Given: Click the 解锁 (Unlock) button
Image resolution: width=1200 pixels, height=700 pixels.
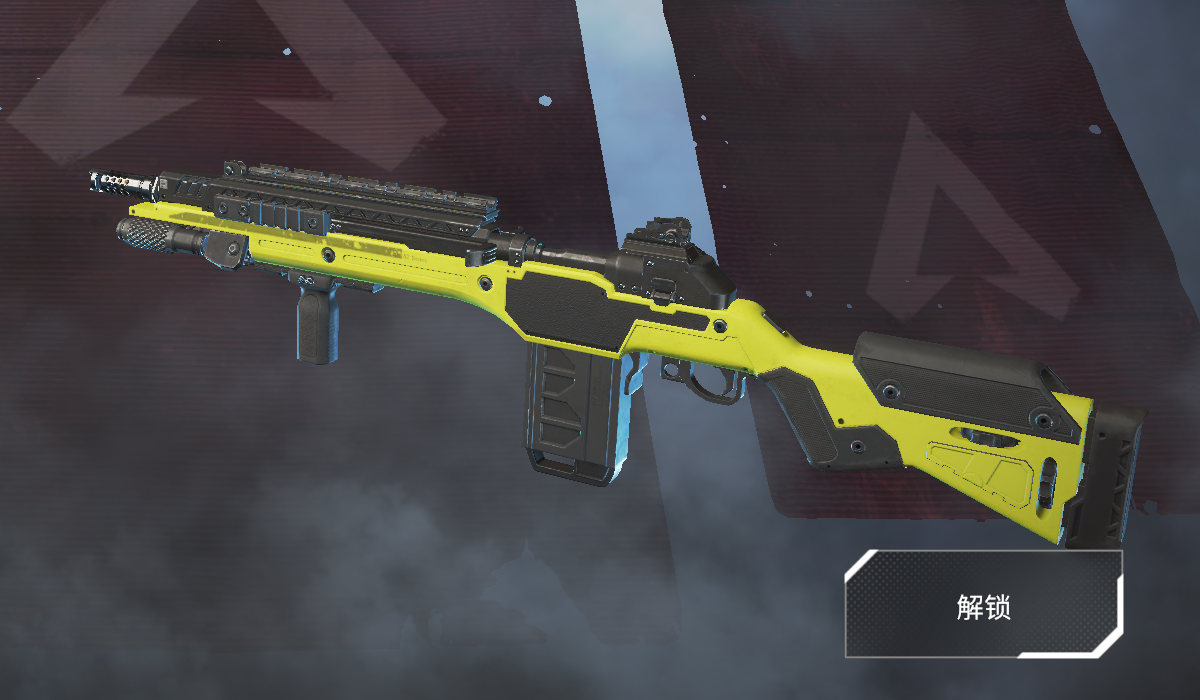Looking at the screenshot, I should (x=983, y=604).
